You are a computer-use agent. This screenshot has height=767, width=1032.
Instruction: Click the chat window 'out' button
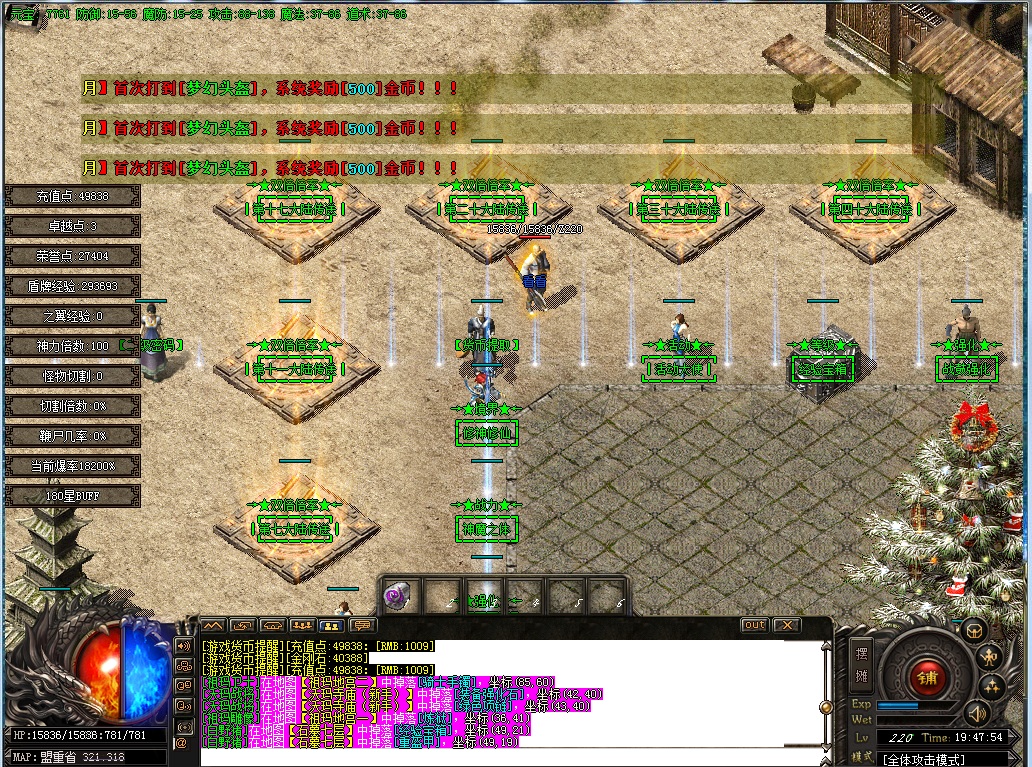tap(754, 625)
